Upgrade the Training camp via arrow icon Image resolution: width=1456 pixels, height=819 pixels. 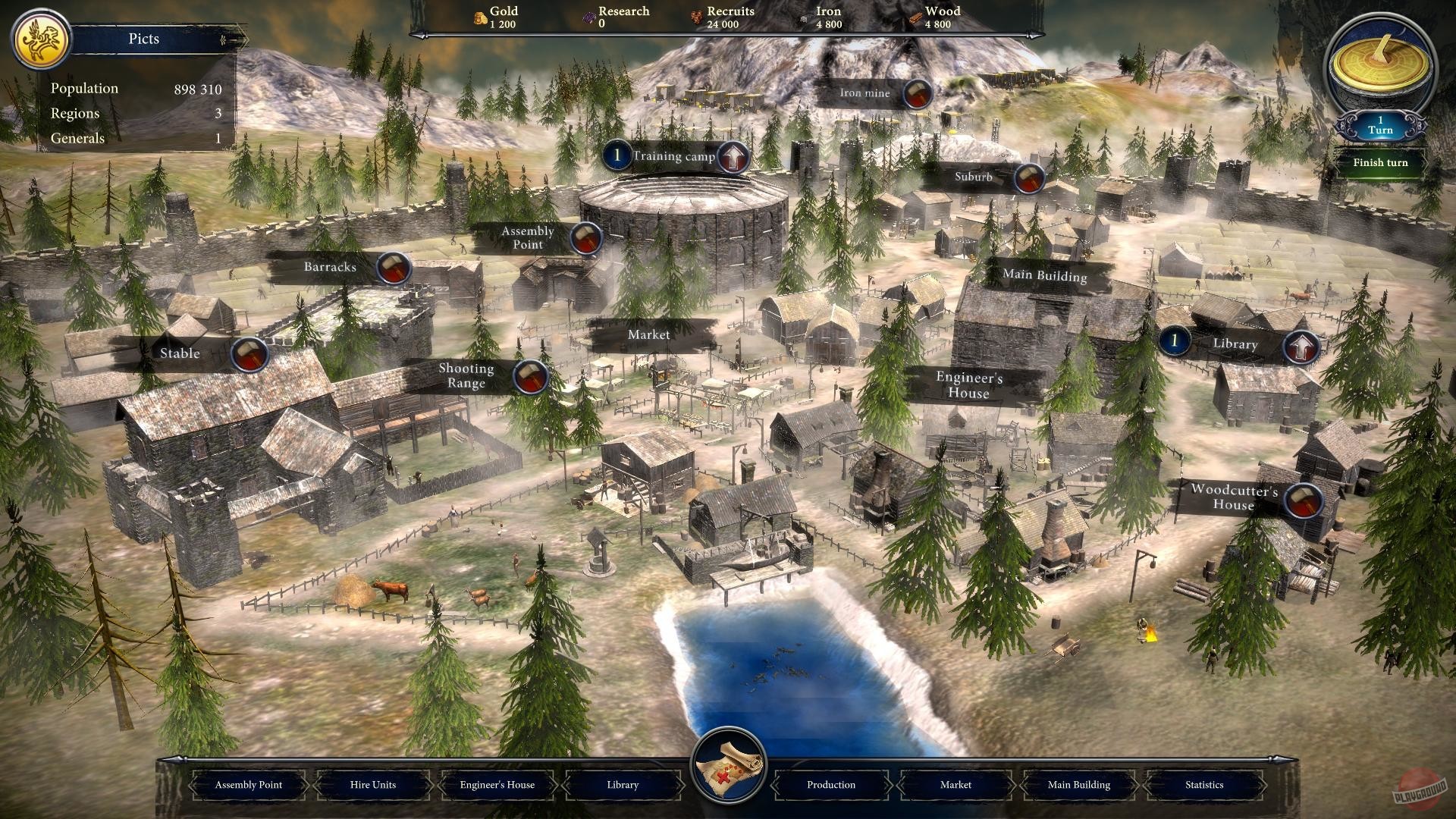click(733, 156)
